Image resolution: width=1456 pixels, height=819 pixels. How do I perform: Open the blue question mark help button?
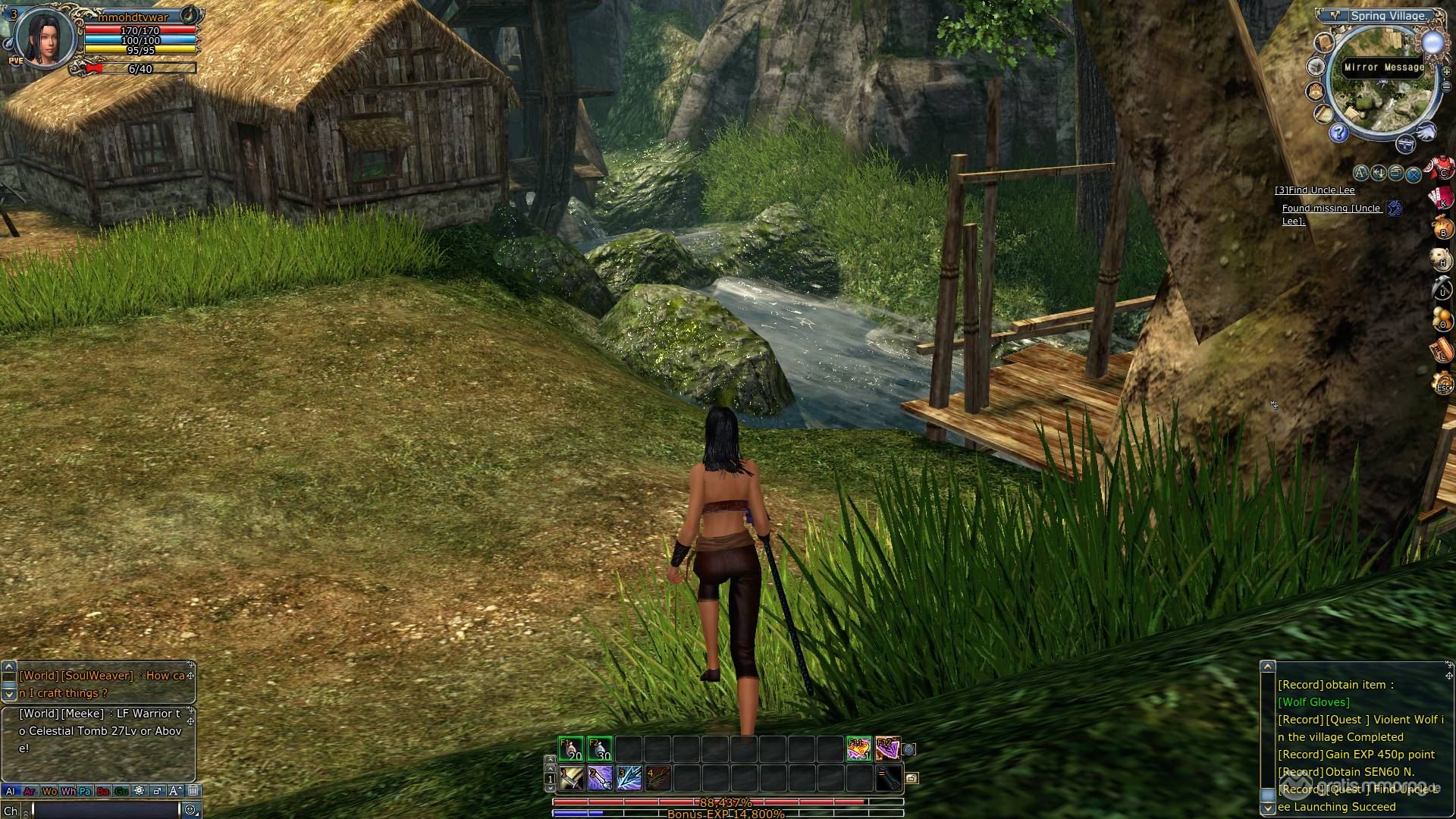tap(1339, 134)
